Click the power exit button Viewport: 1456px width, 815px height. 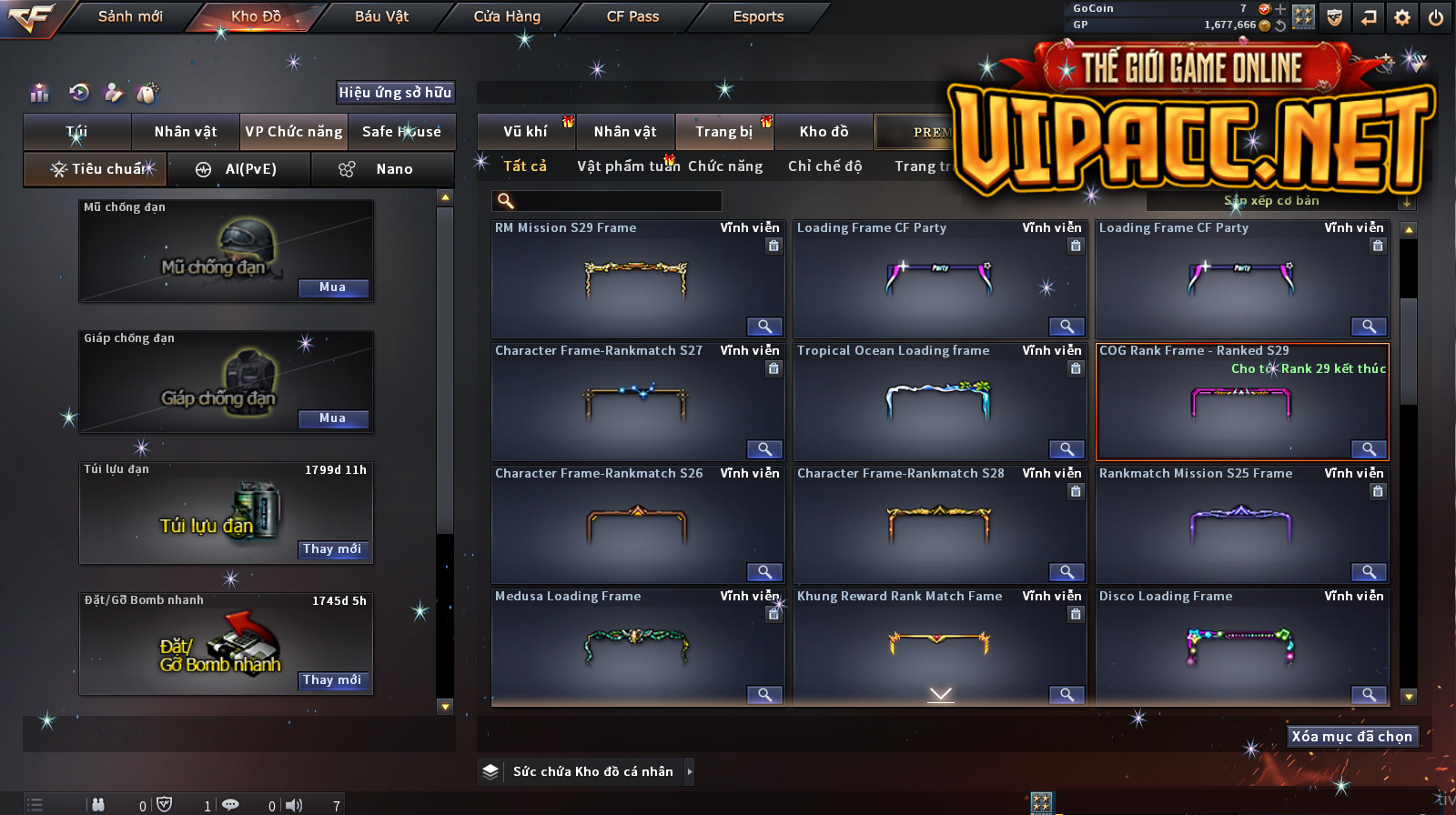pos(1436,17)
